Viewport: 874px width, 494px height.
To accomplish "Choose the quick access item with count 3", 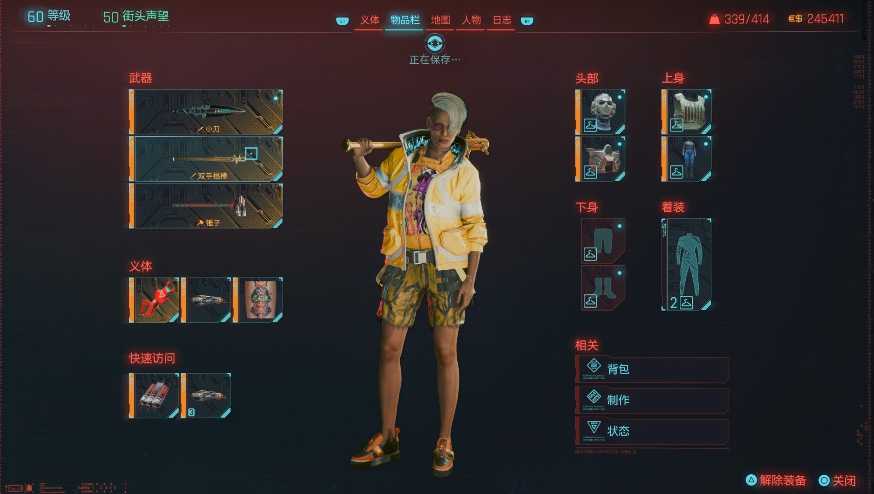I will click(x=207, y=395).
